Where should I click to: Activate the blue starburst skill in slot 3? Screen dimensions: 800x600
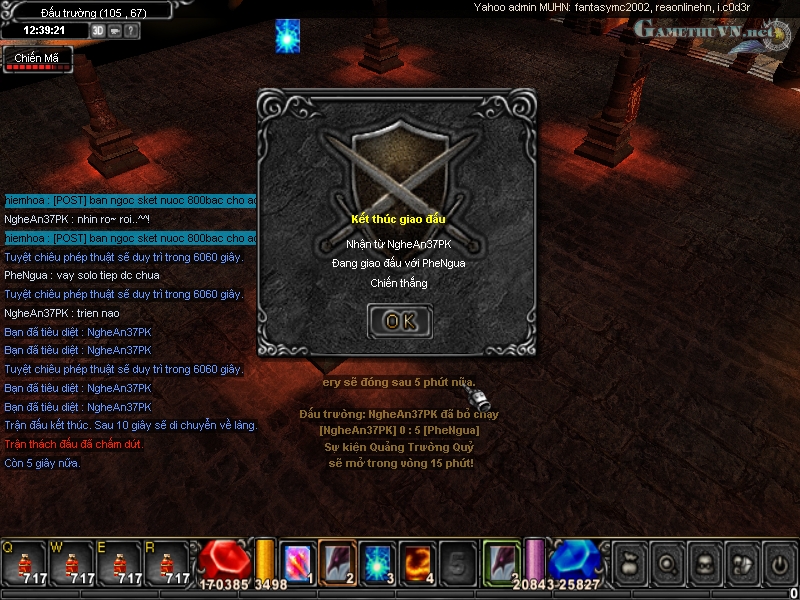pos(377,562)
